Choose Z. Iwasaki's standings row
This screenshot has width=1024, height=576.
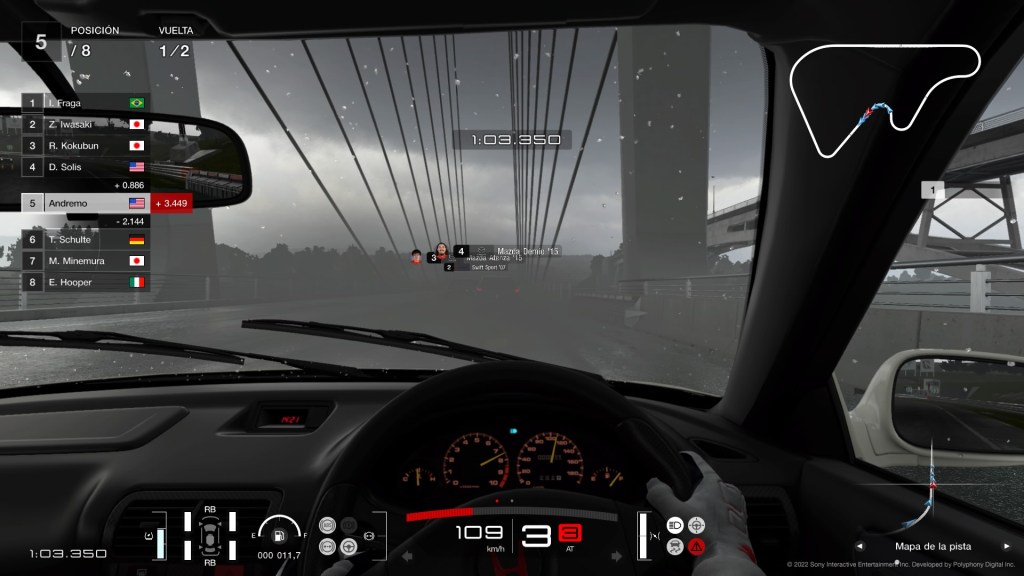(85, 124)
